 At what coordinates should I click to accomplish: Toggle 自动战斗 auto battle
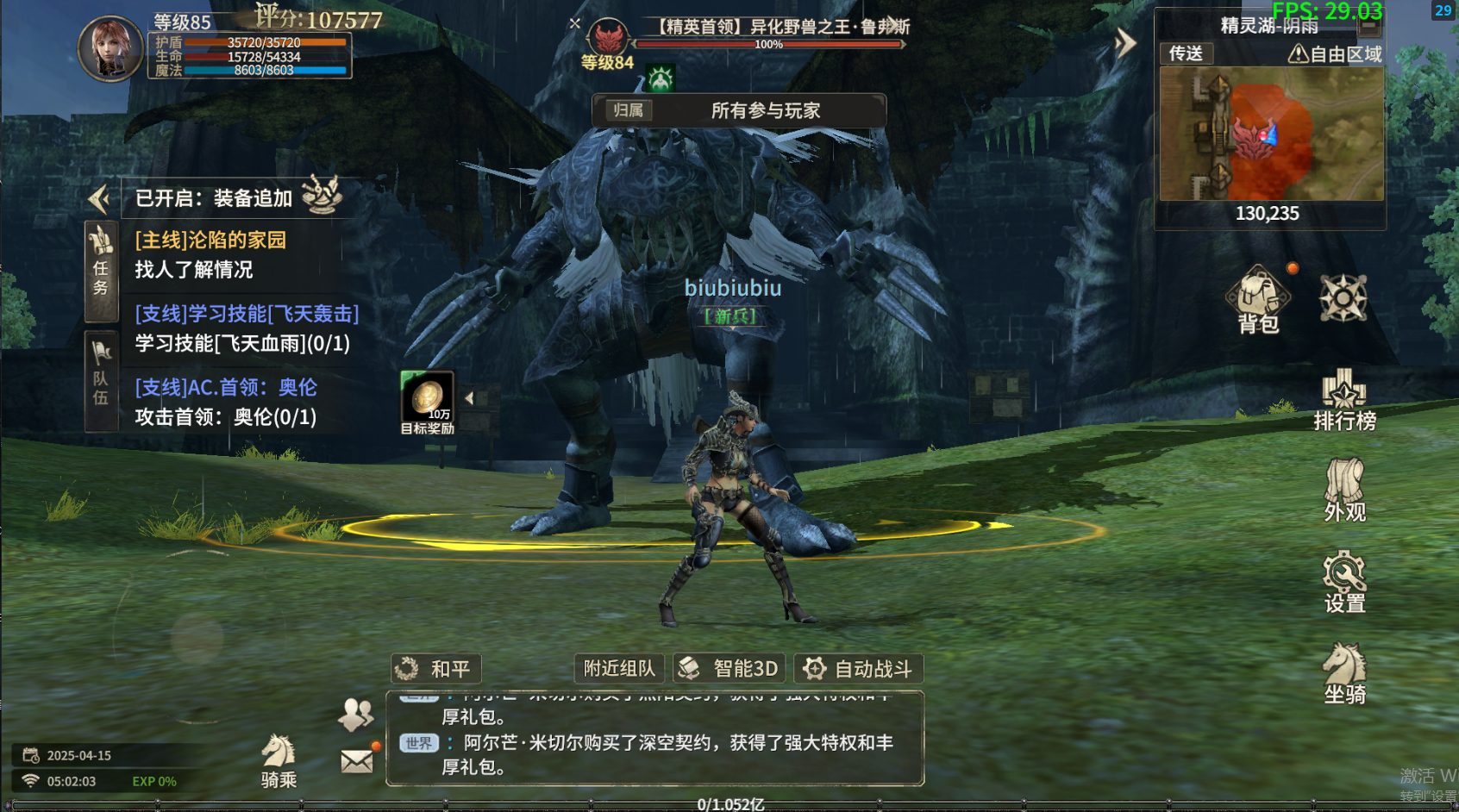click(x=858, y=668)
